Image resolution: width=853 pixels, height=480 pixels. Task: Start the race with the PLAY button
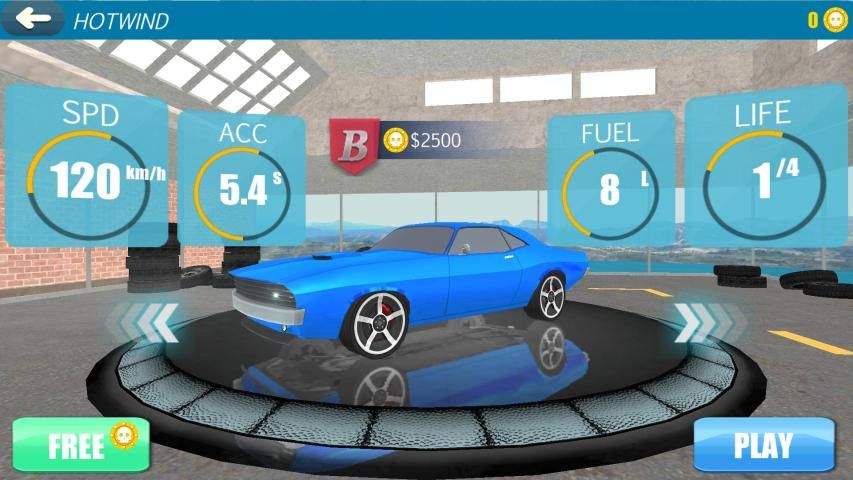point(763,445)
